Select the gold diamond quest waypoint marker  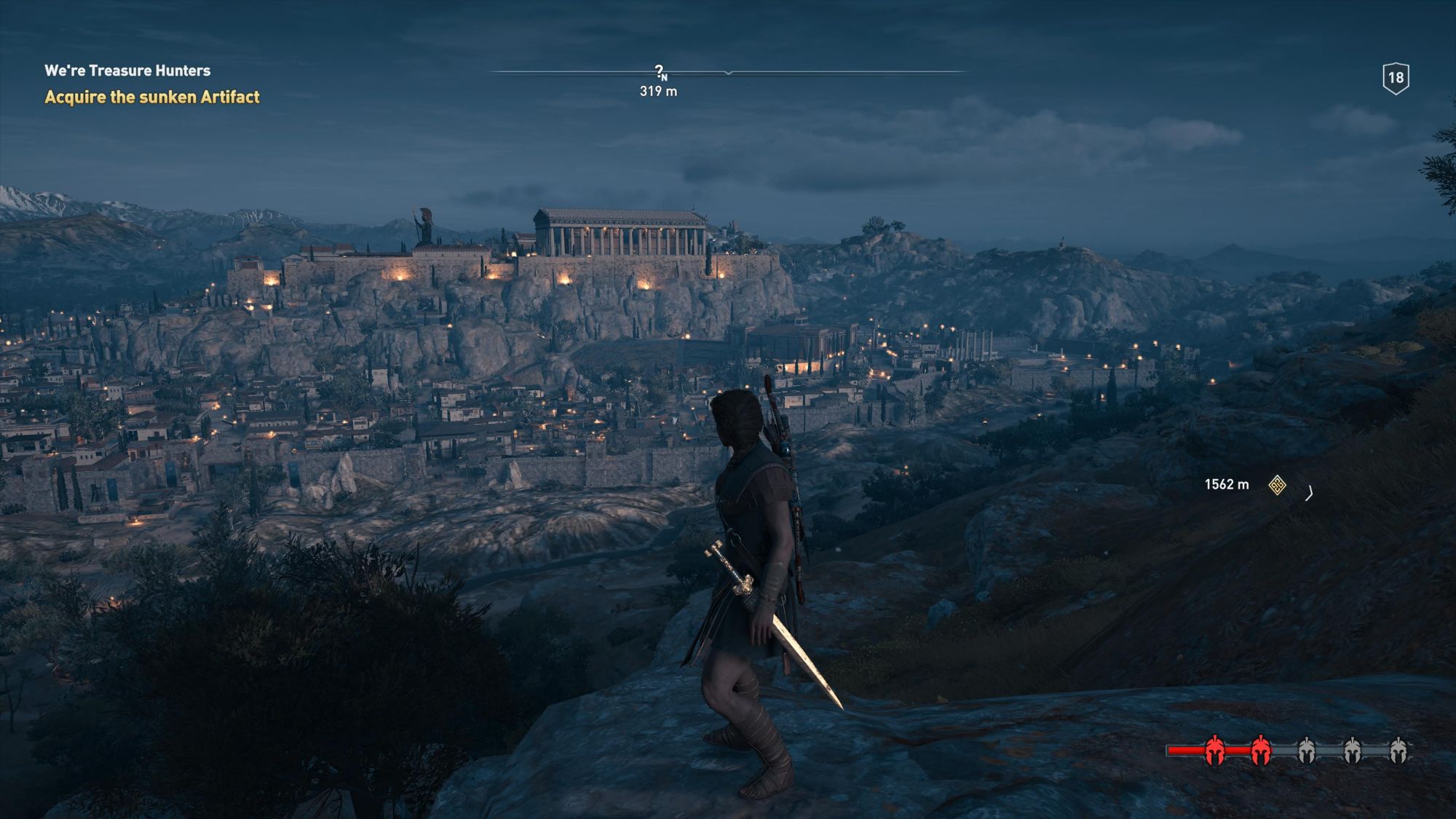point(1277,485)
